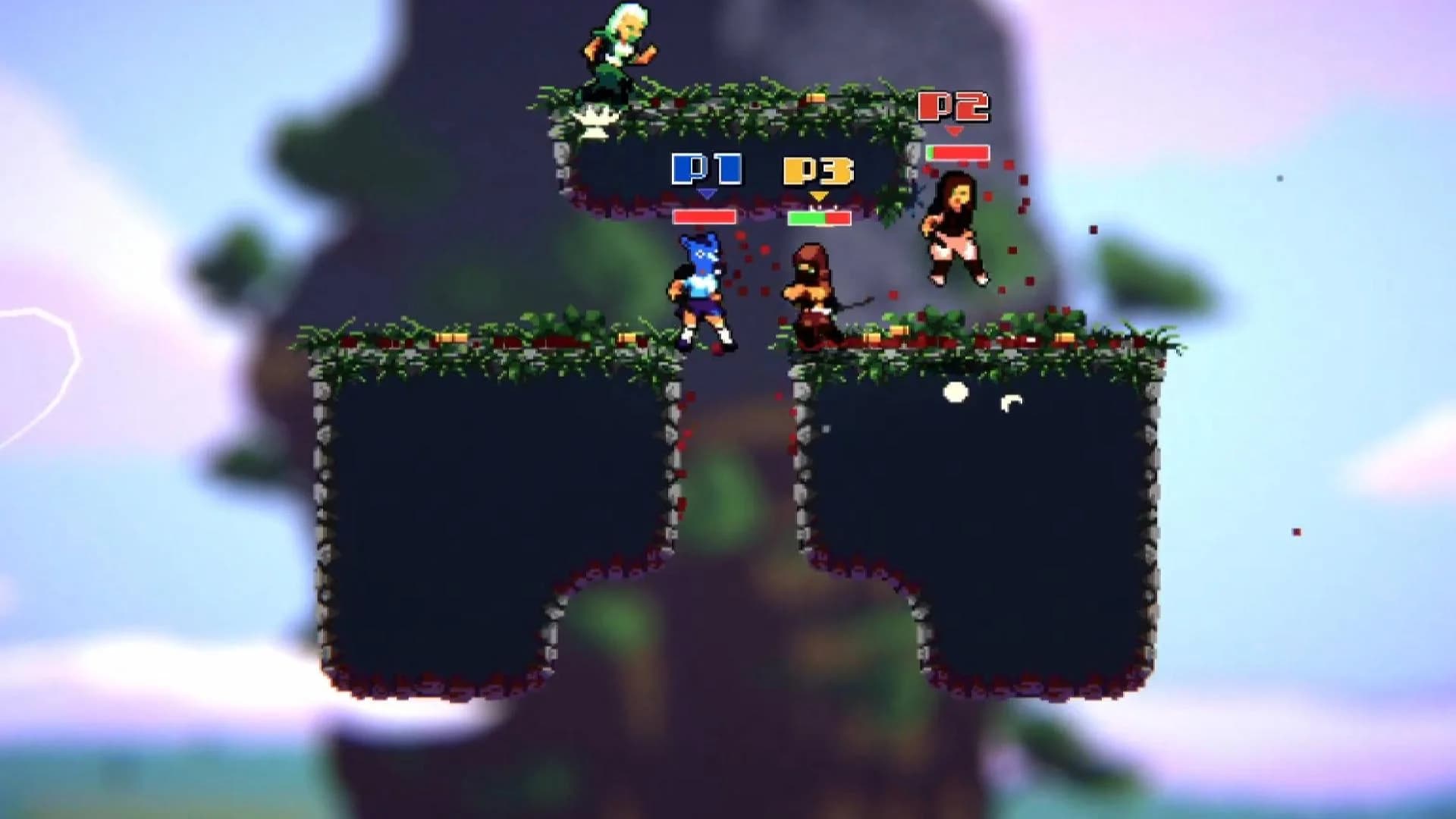Image resolution: width=1456 pixels, height=819 pixels.
Task: Toggle the red P2 indicator arrow
Action: point(954,130)
